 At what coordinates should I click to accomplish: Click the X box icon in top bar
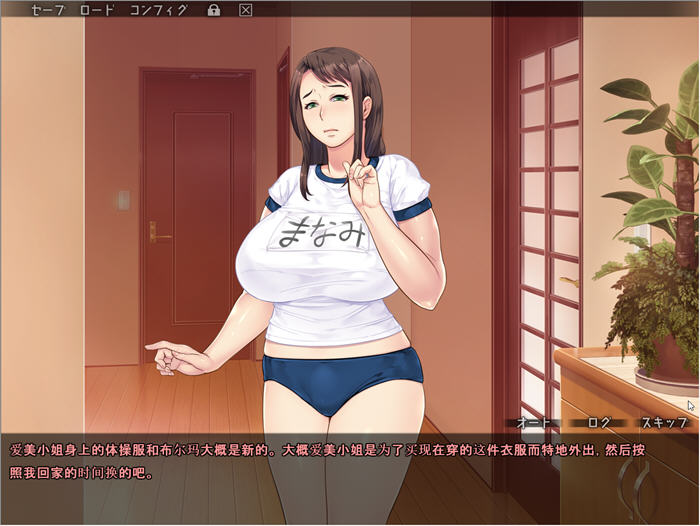[x=246, y=10]
